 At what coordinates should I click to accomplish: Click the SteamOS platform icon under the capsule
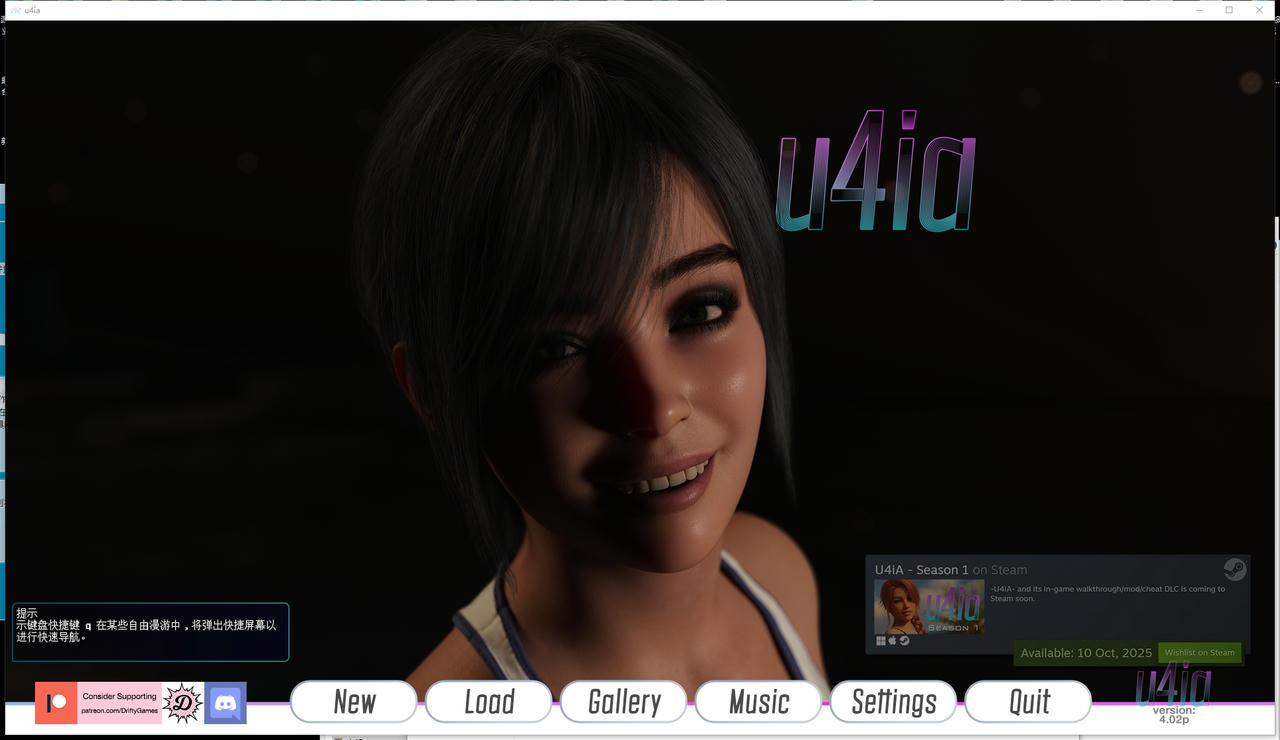(x=903, y=640)
